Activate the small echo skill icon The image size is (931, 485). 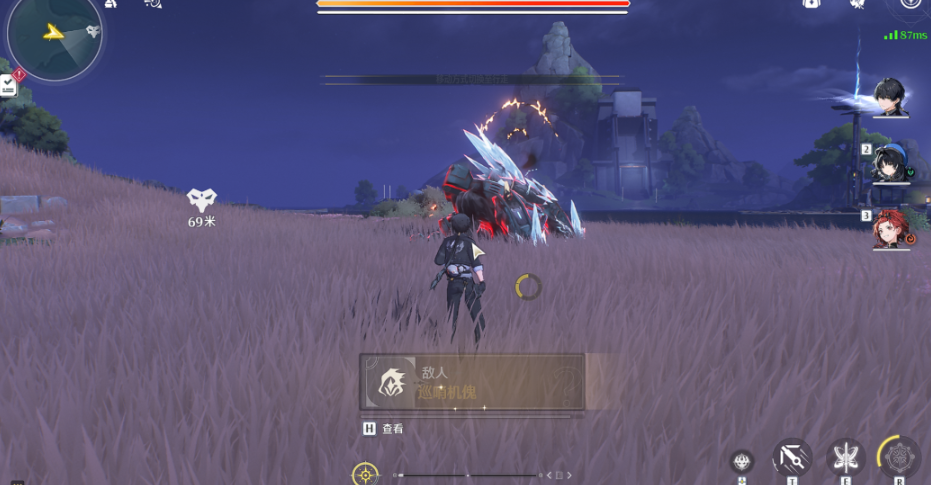click(741, 461)
